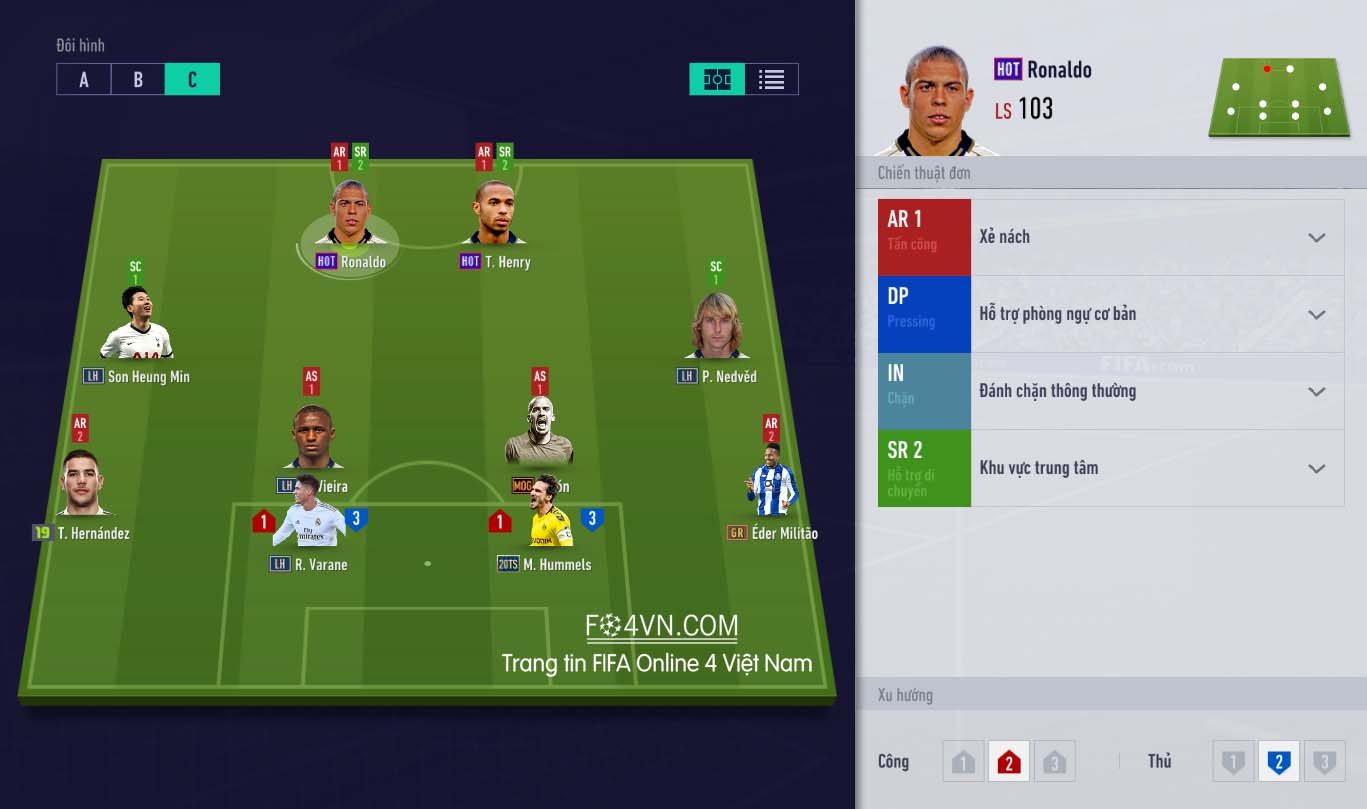1367x809 pixels.
Task: Expand the SR 2 movement support dropdown
Action: [1316, 469]
